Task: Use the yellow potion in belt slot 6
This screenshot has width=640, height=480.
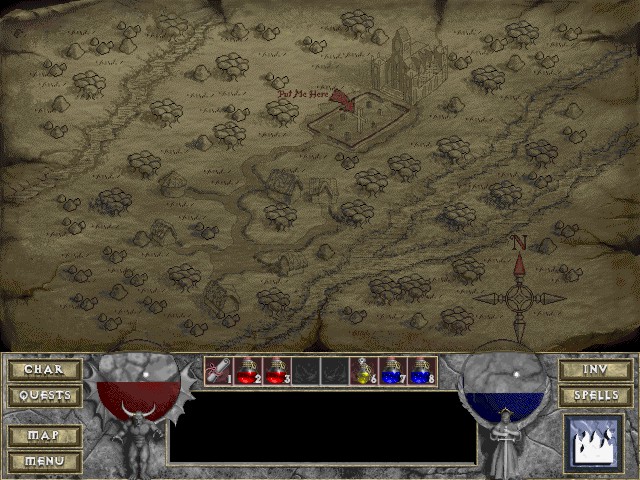Action: pyautogui.click(x=363, y=371)
